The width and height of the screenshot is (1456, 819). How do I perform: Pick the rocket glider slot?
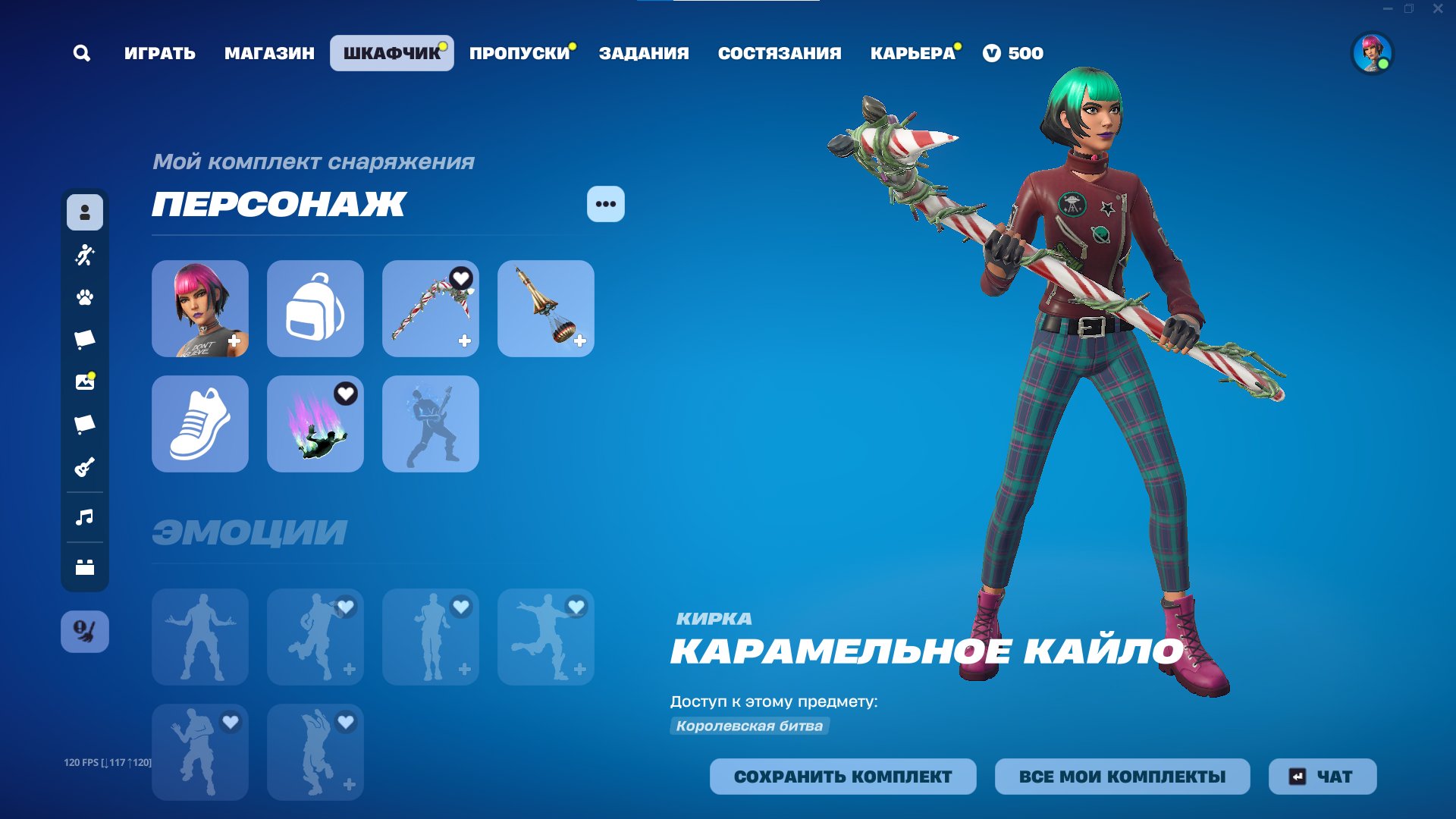coord(546,309)
